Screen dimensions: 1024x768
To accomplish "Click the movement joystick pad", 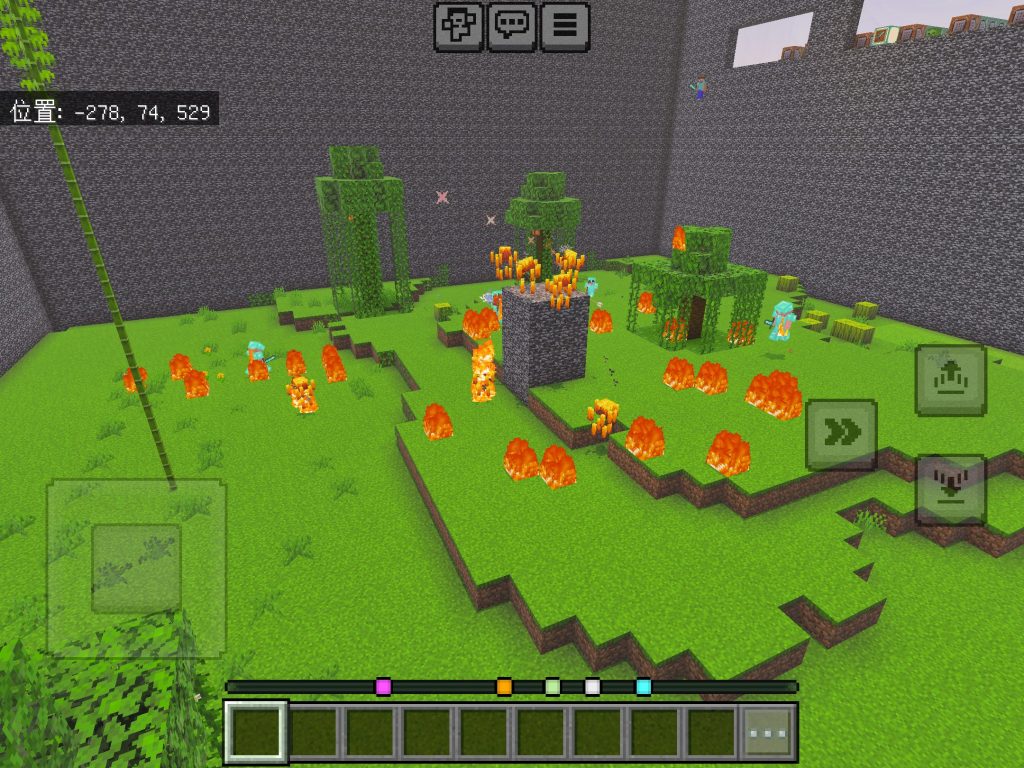I will click(x=136, y=568).
